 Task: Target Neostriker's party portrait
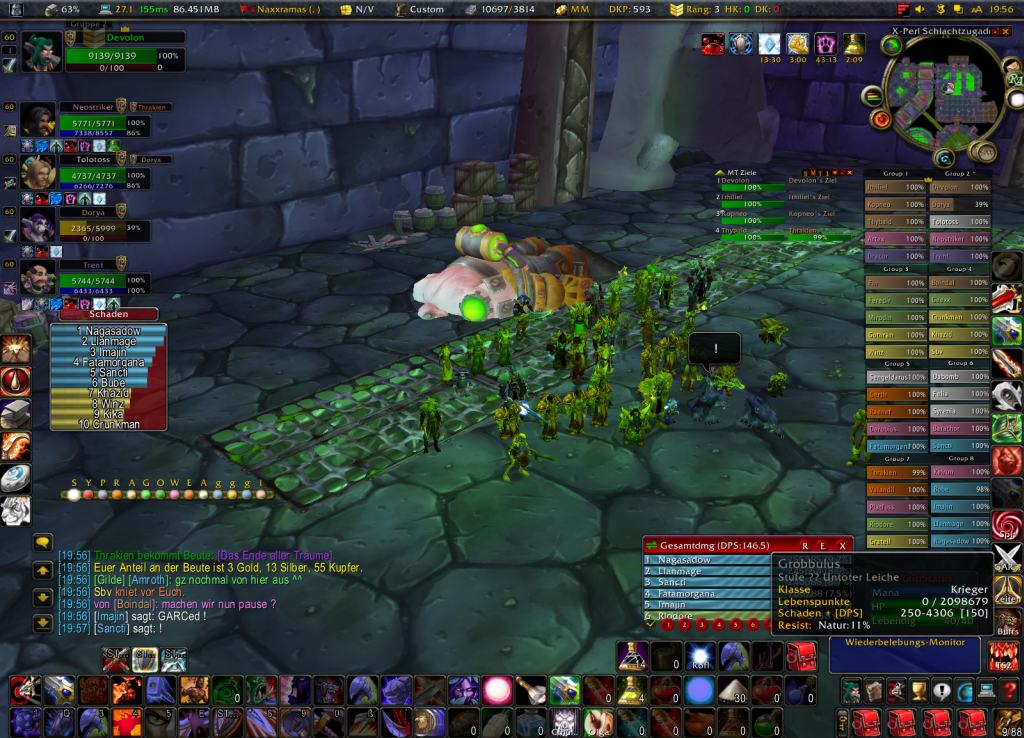point(38,120)
